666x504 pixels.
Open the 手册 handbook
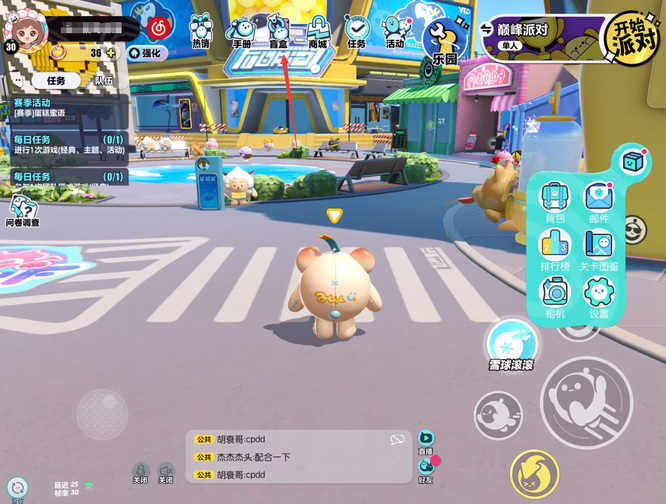(241, 30)
